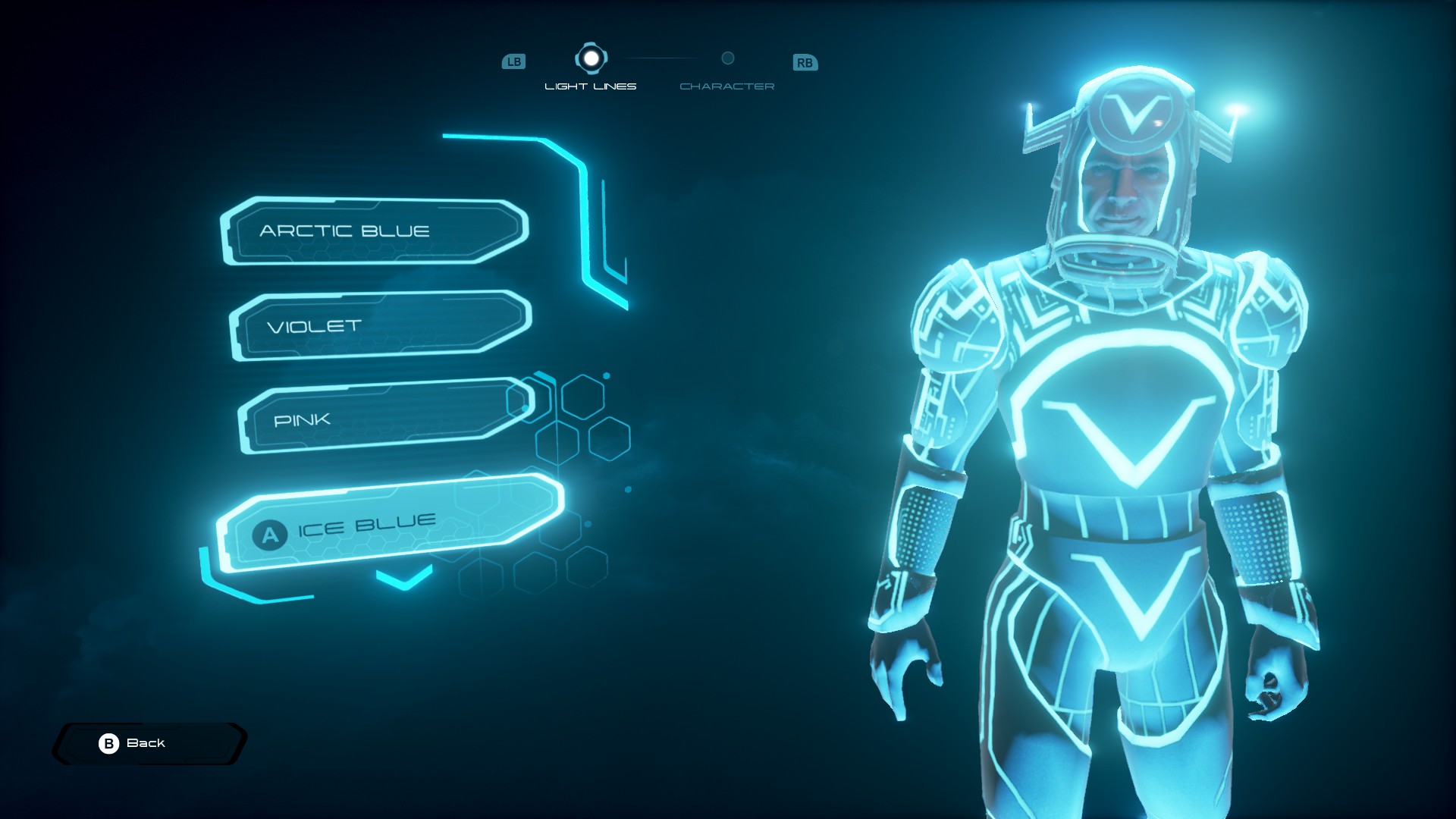Confirm the Ice Blue light line option

point(390,525)
